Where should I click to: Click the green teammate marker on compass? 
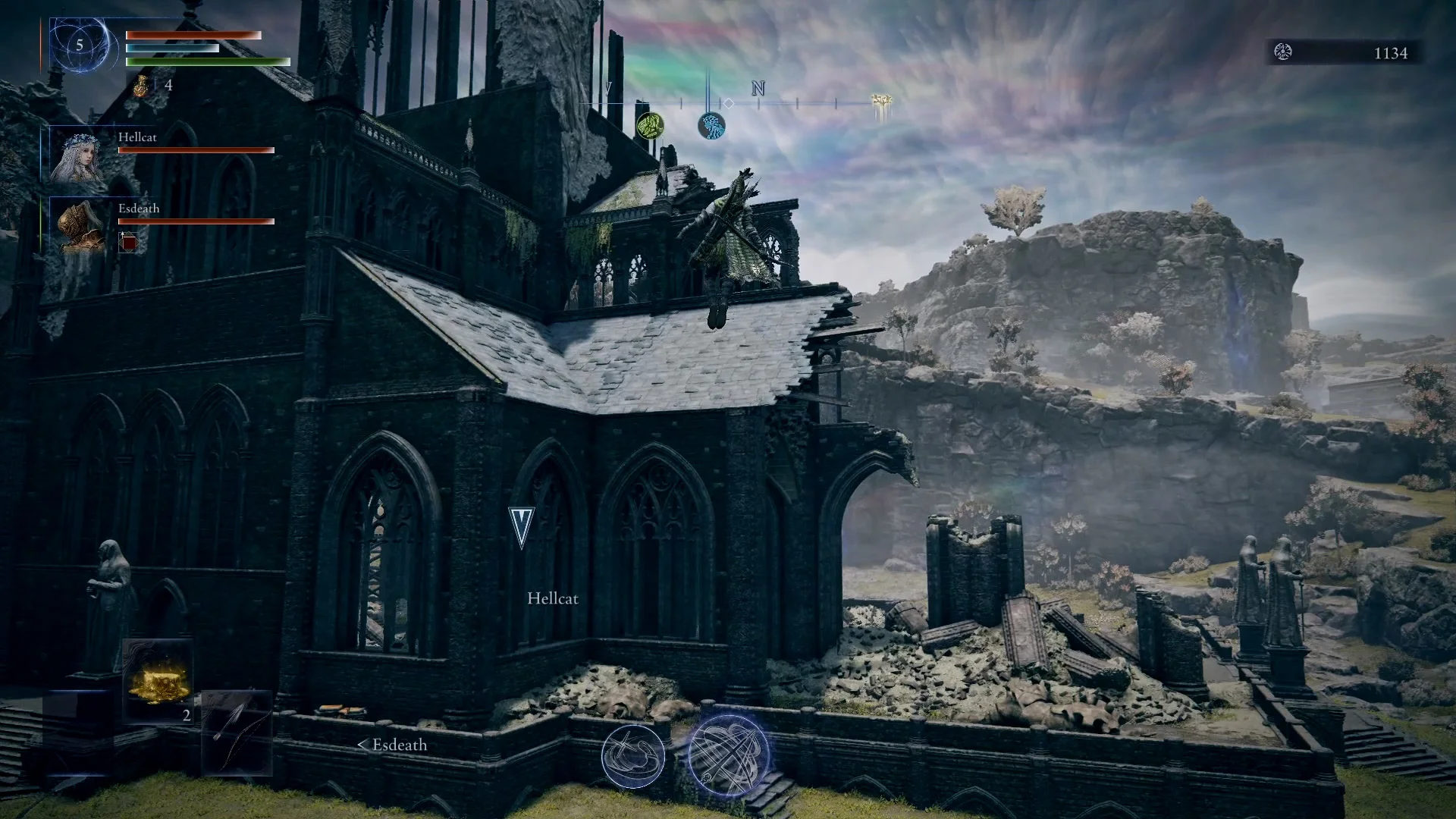650,125
